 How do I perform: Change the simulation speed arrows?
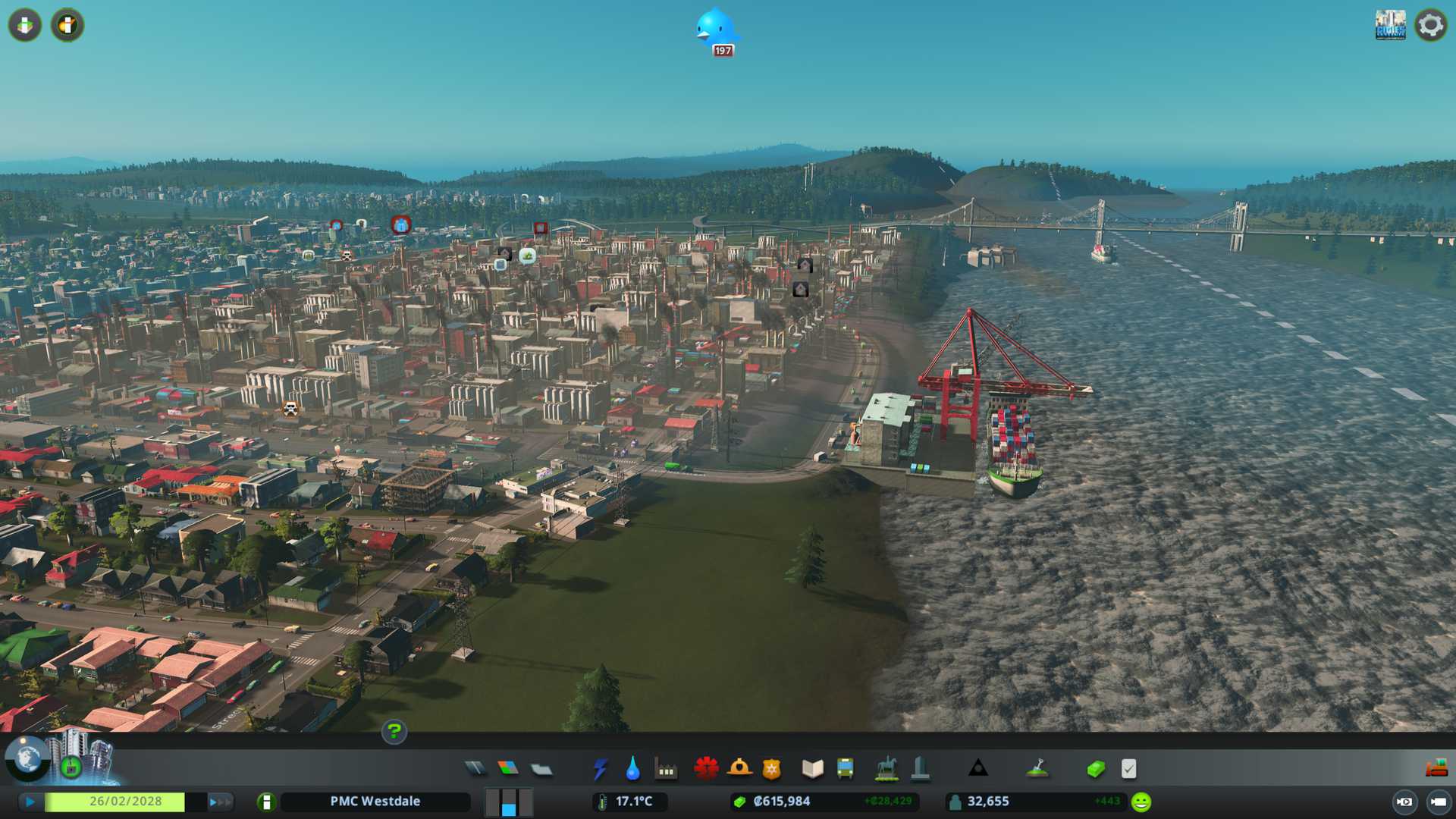pyautogui.click(x=220, y=802)
